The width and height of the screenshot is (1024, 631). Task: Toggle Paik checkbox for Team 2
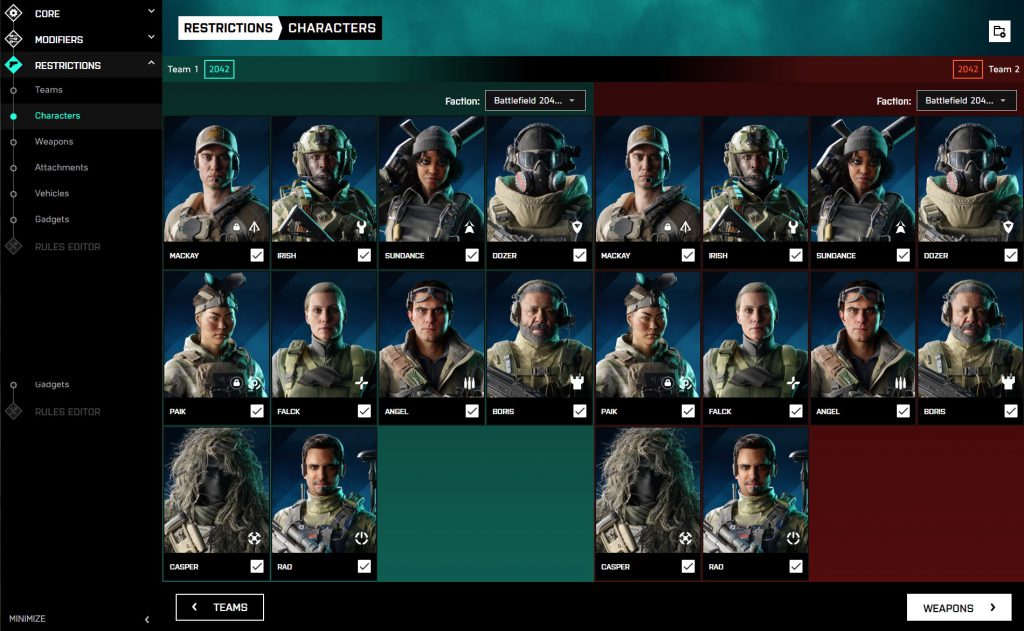688,411
